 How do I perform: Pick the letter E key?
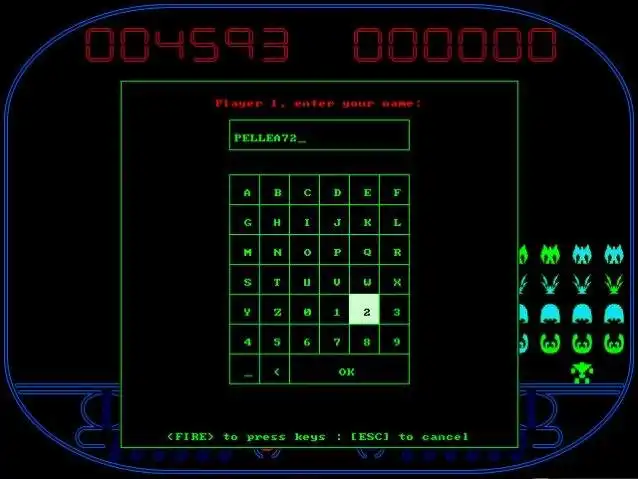pos(366,192)
